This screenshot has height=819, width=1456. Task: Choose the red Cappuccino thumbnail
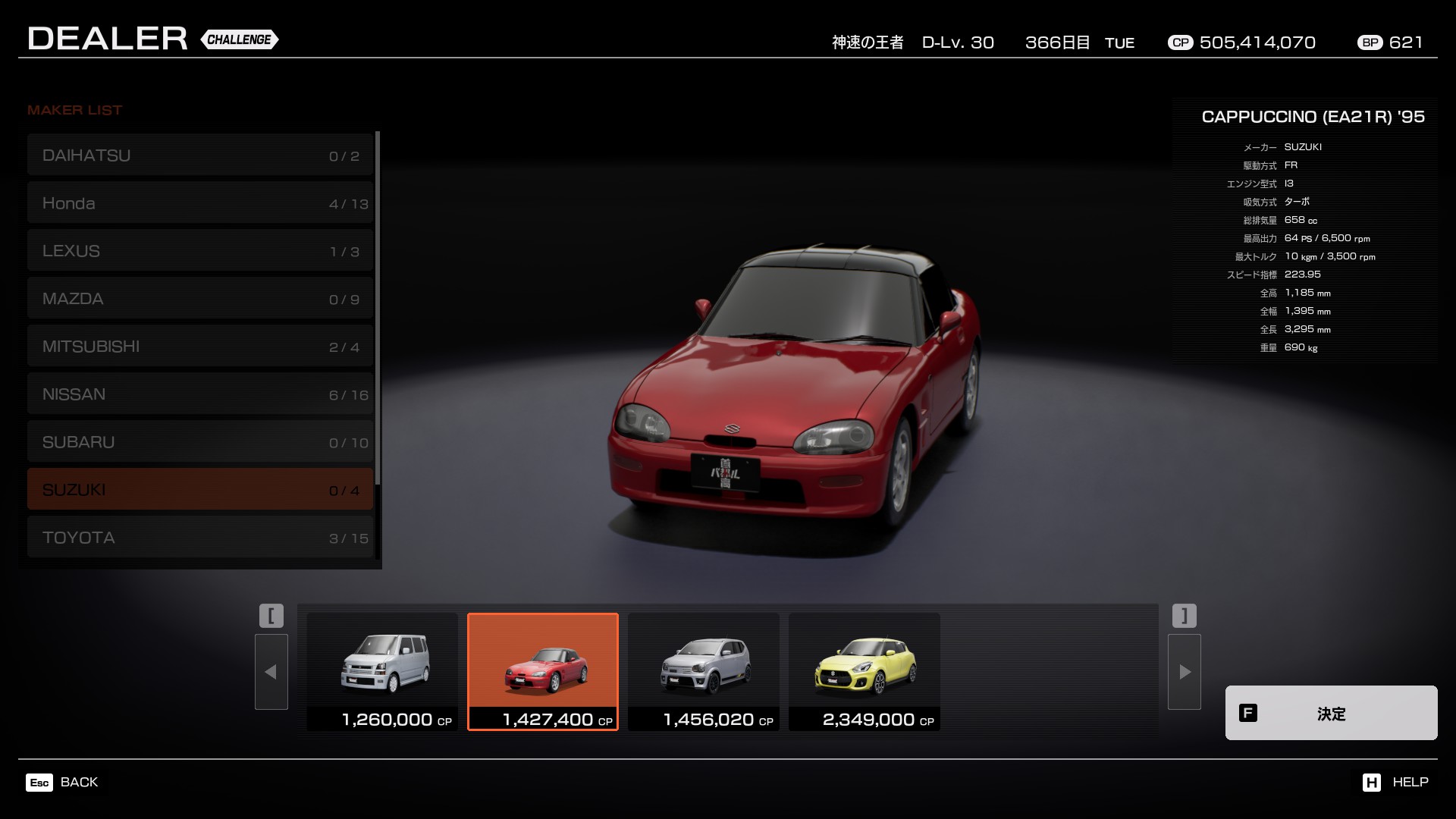[x=543, y=672]
